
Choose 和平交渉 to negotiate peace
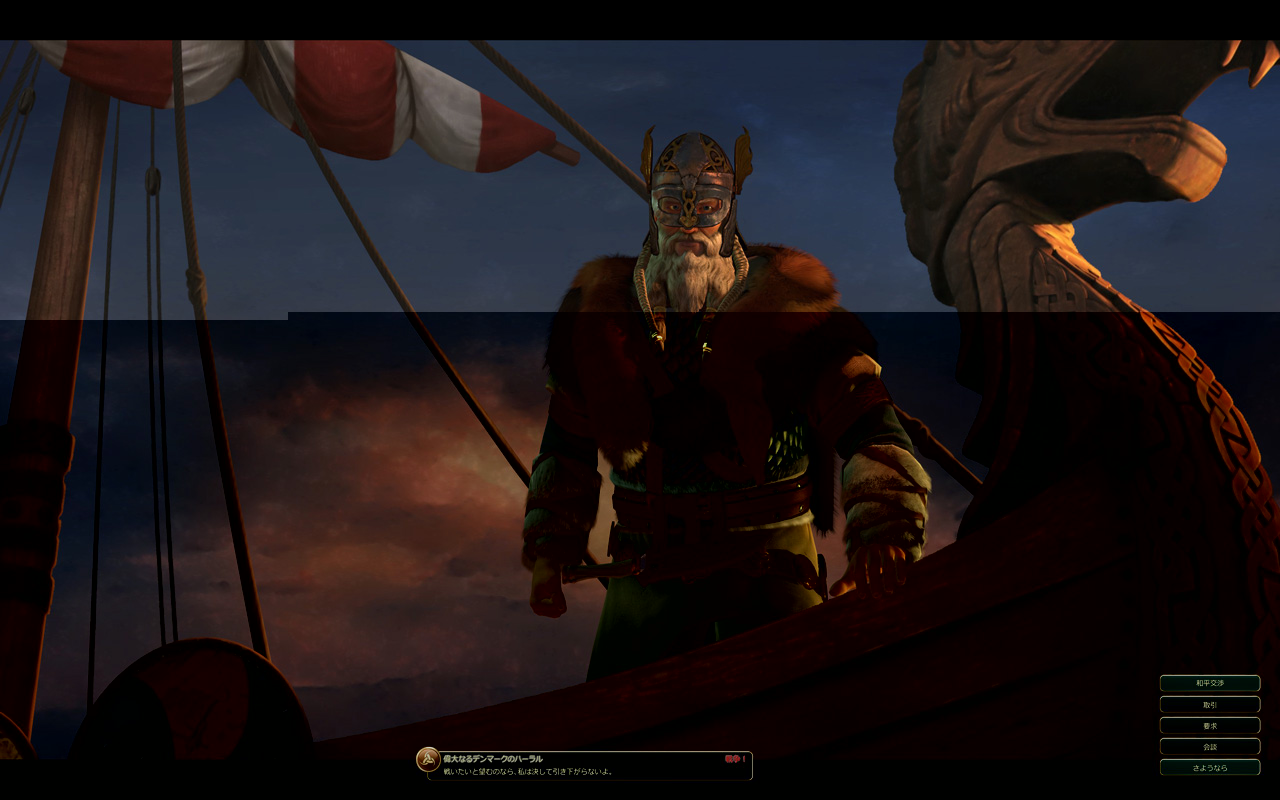[1209, 683]
